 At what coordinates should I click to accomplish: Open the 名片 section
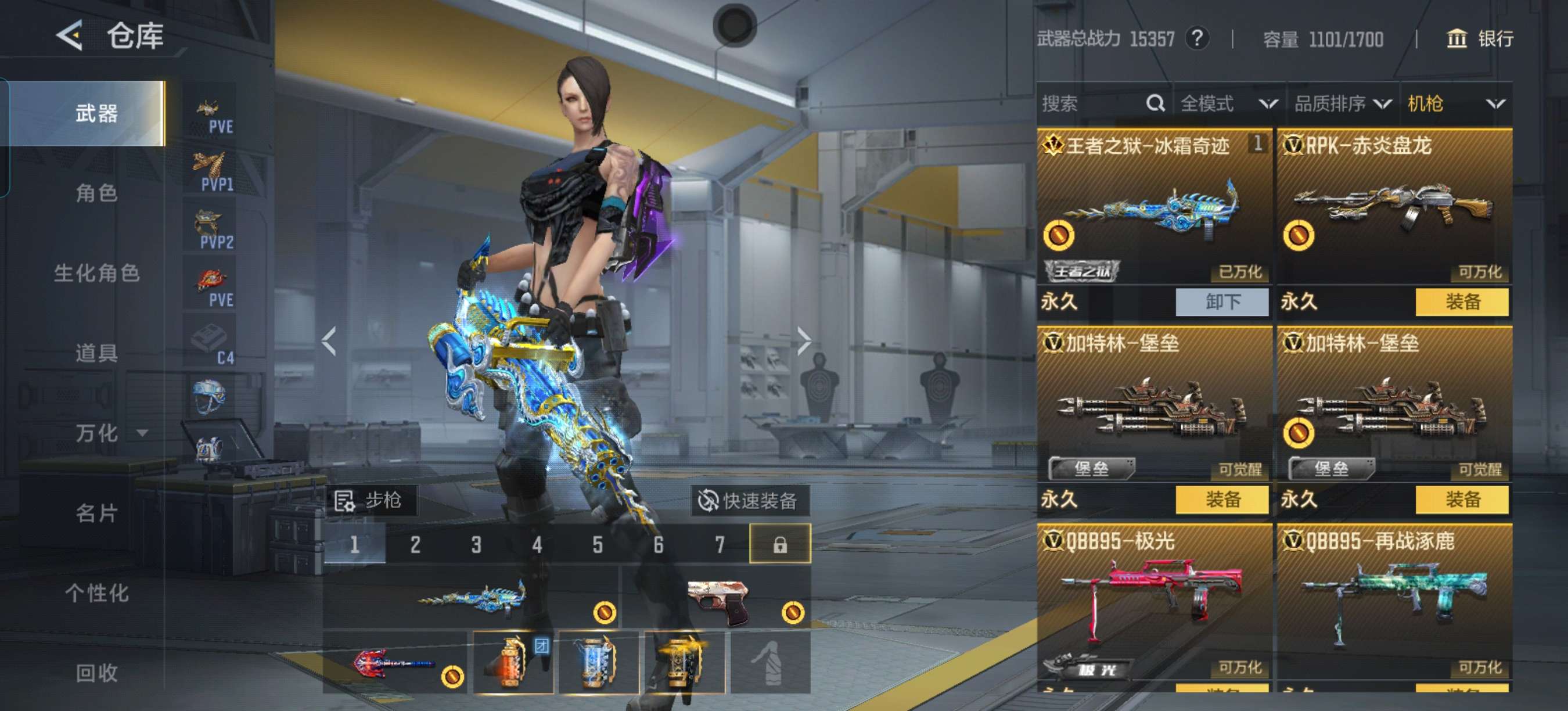[96, 513]
